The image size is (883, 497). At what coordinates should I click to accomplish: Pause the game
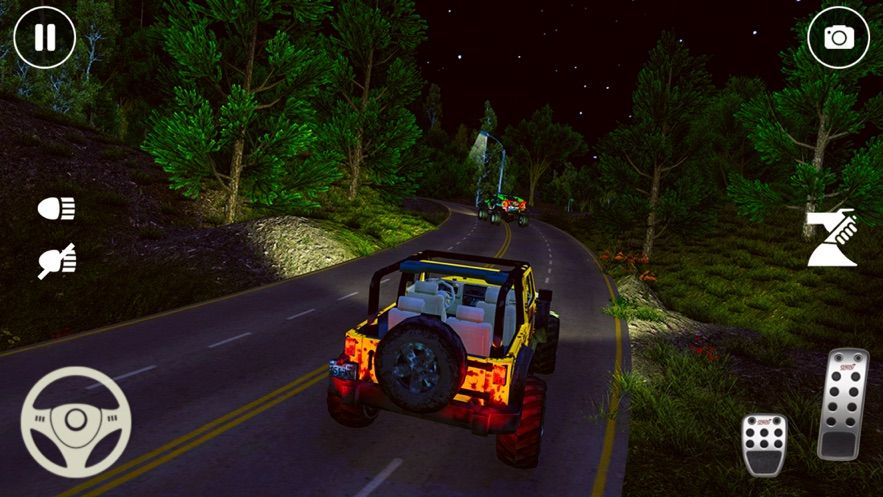(44, 38)
